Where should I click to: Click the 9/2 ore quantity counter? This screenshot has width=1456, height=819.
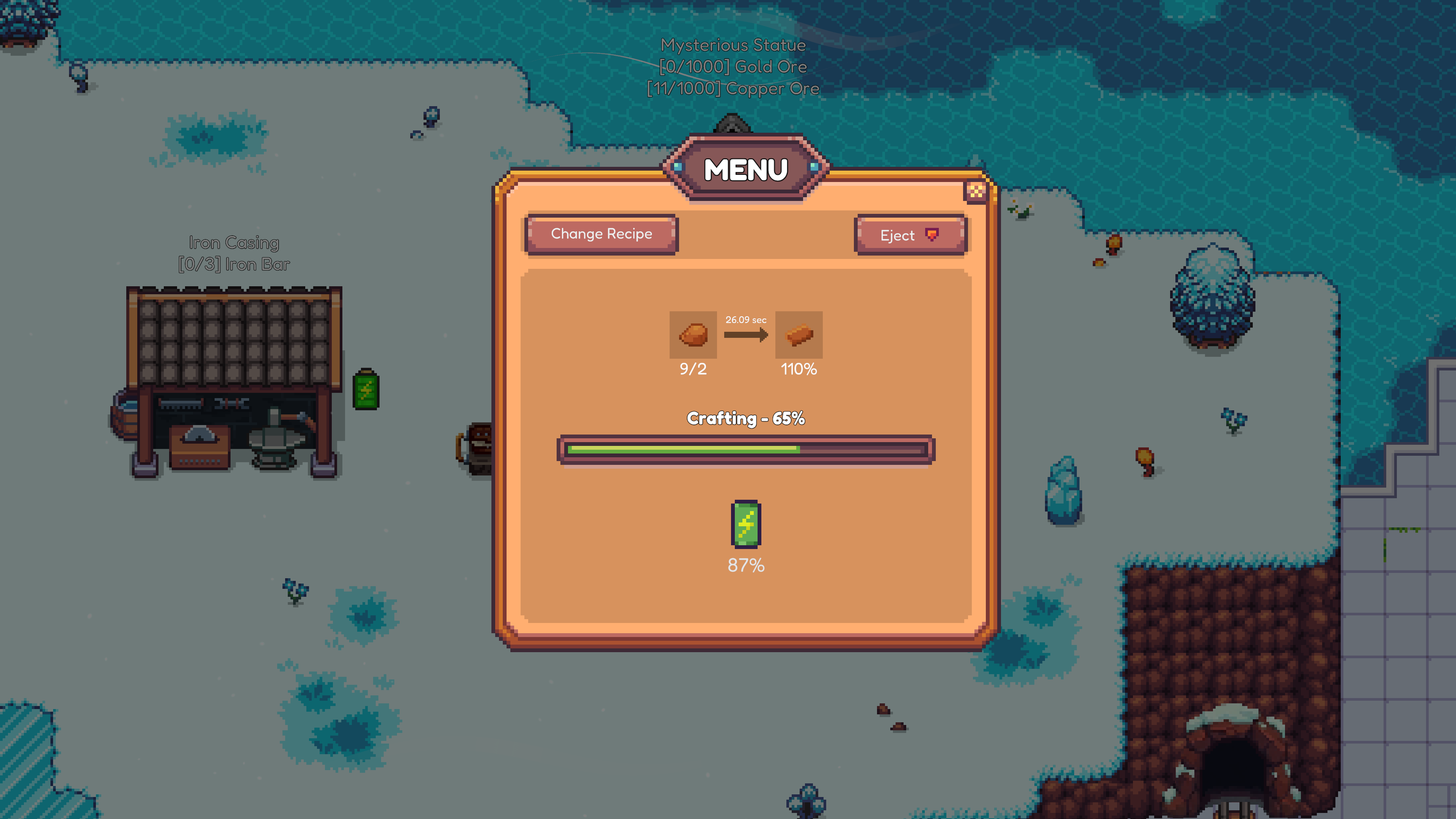pos(693,369)
